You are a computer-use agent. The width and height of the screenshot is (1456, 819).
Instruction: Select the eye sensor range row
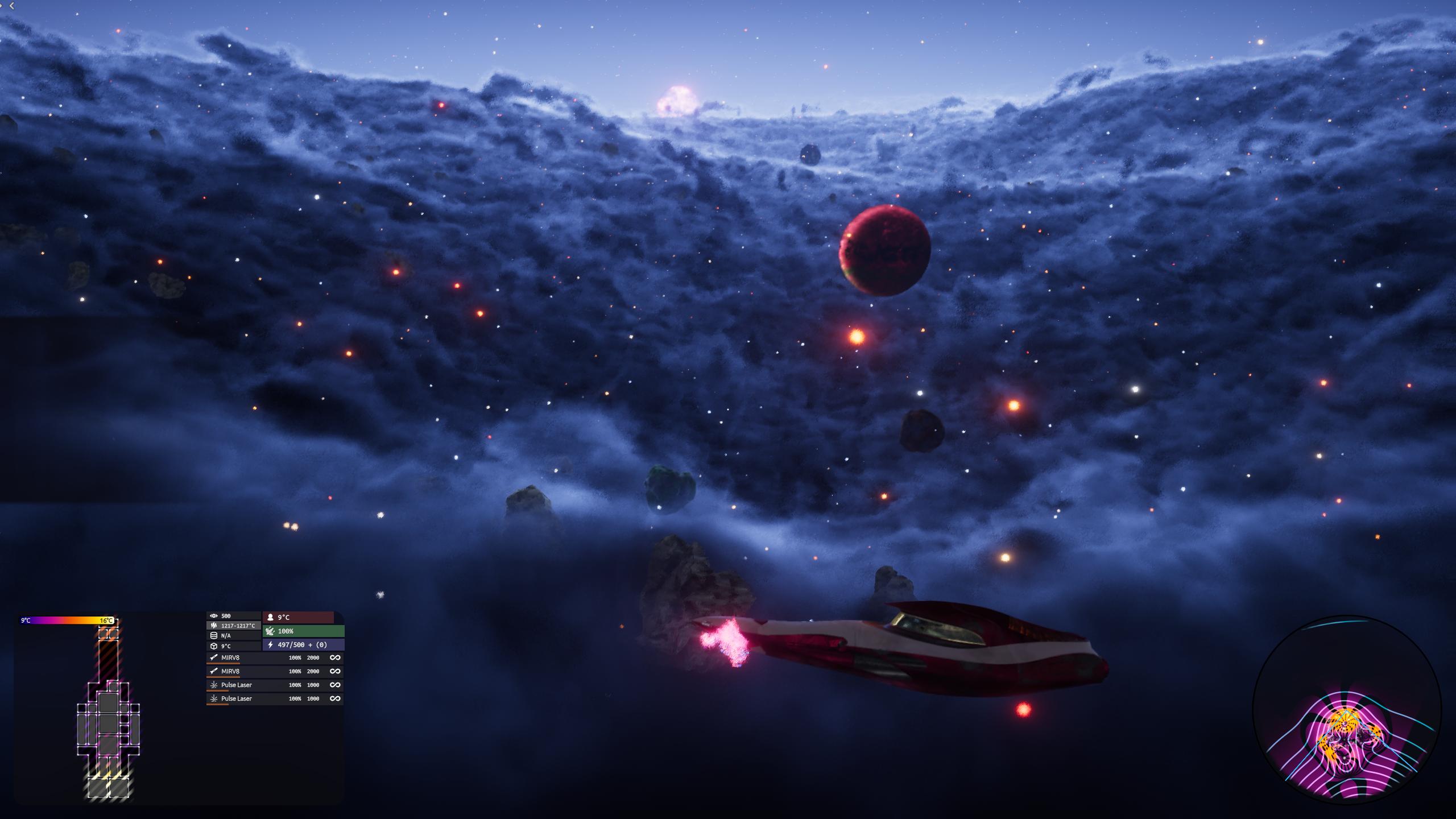click(x=233, y=616)
